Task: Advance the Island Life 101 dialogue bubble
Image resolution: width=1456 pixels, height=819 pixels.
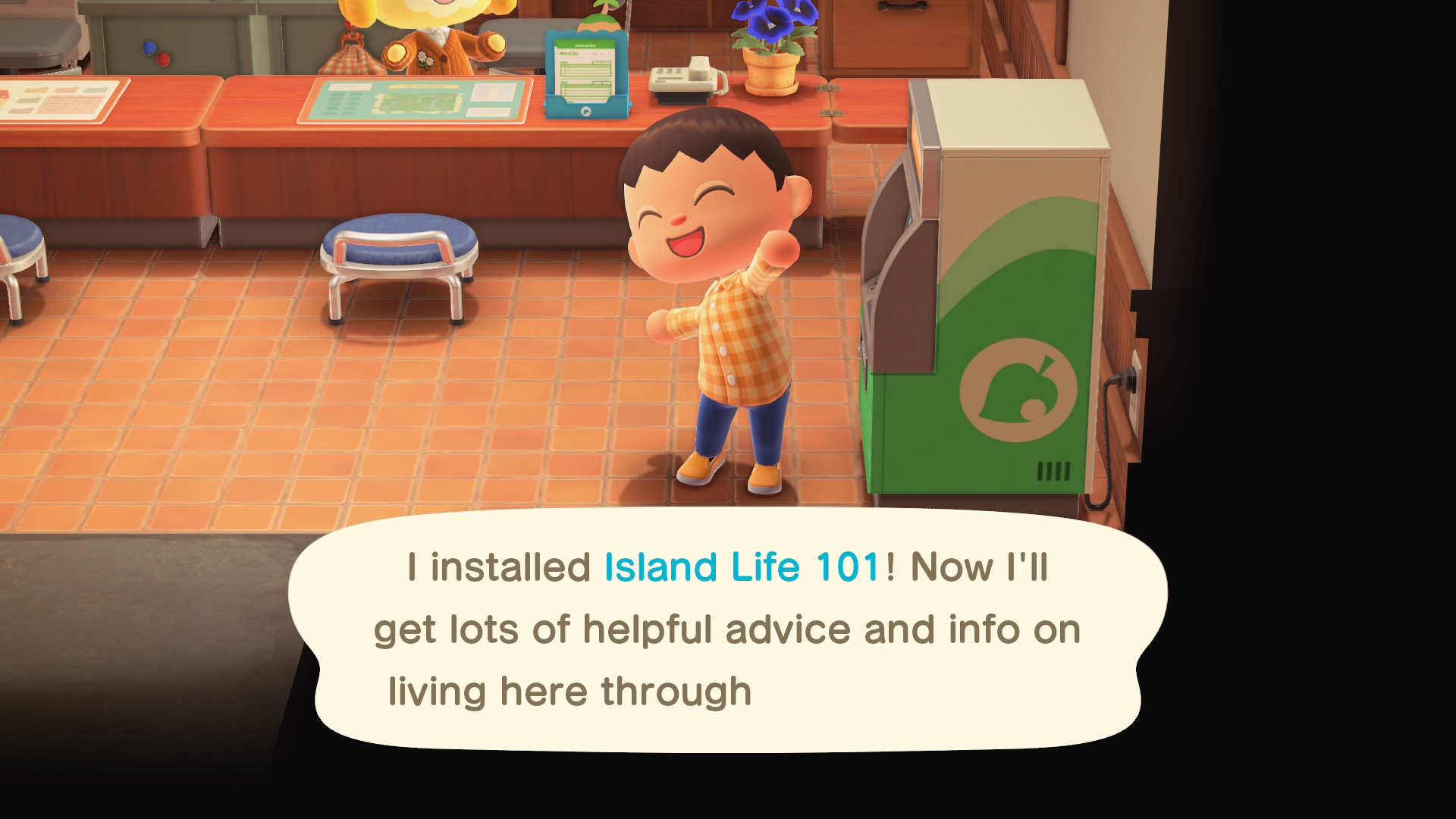Action: (x=728, y=629)
